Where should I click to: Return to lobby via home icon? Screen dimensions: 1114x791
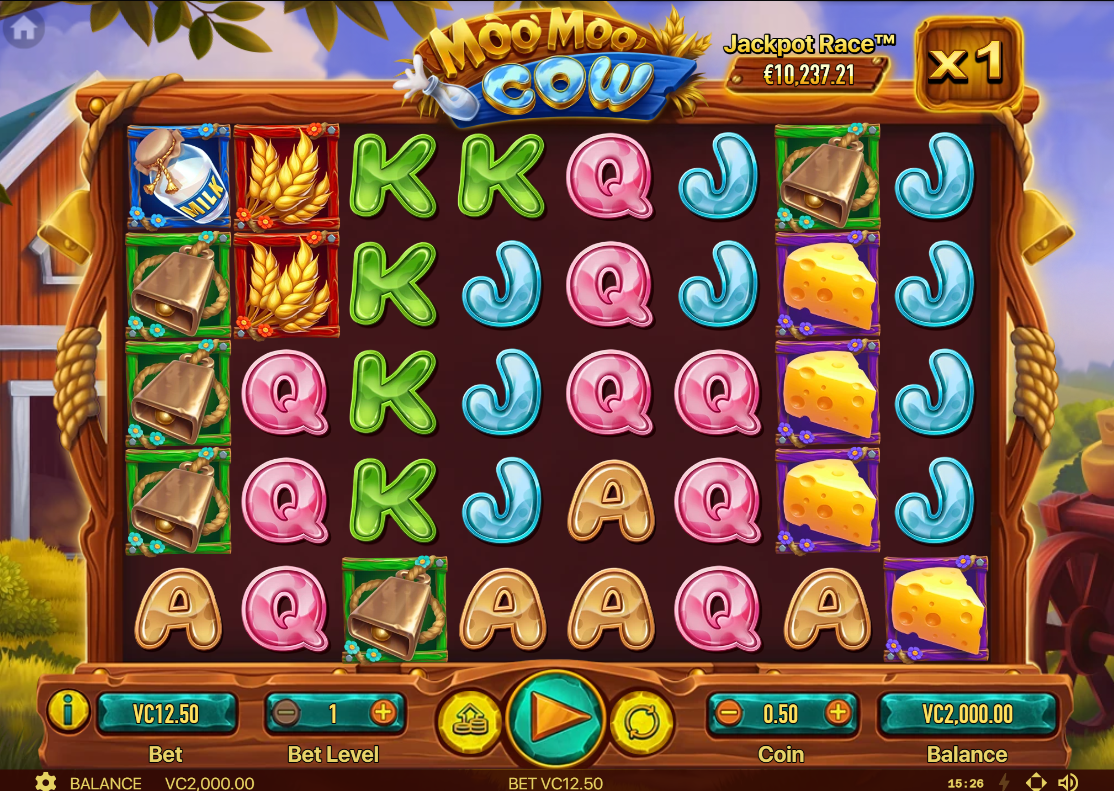coord(22,30)
